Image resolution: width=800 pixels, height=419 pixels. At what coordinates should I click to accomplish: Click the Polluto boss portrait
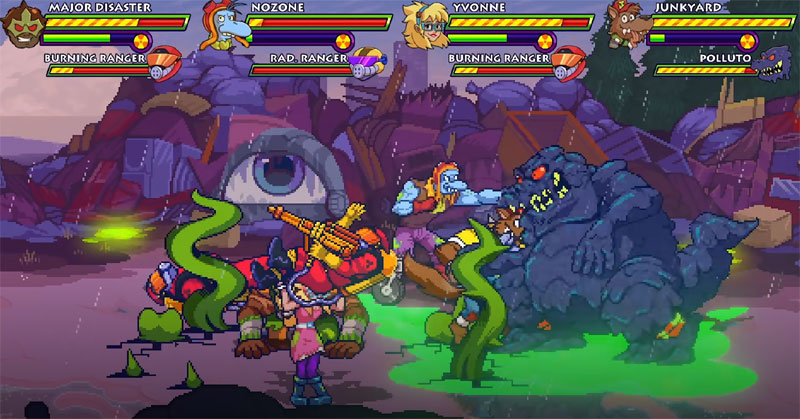[x=776, y=68]
